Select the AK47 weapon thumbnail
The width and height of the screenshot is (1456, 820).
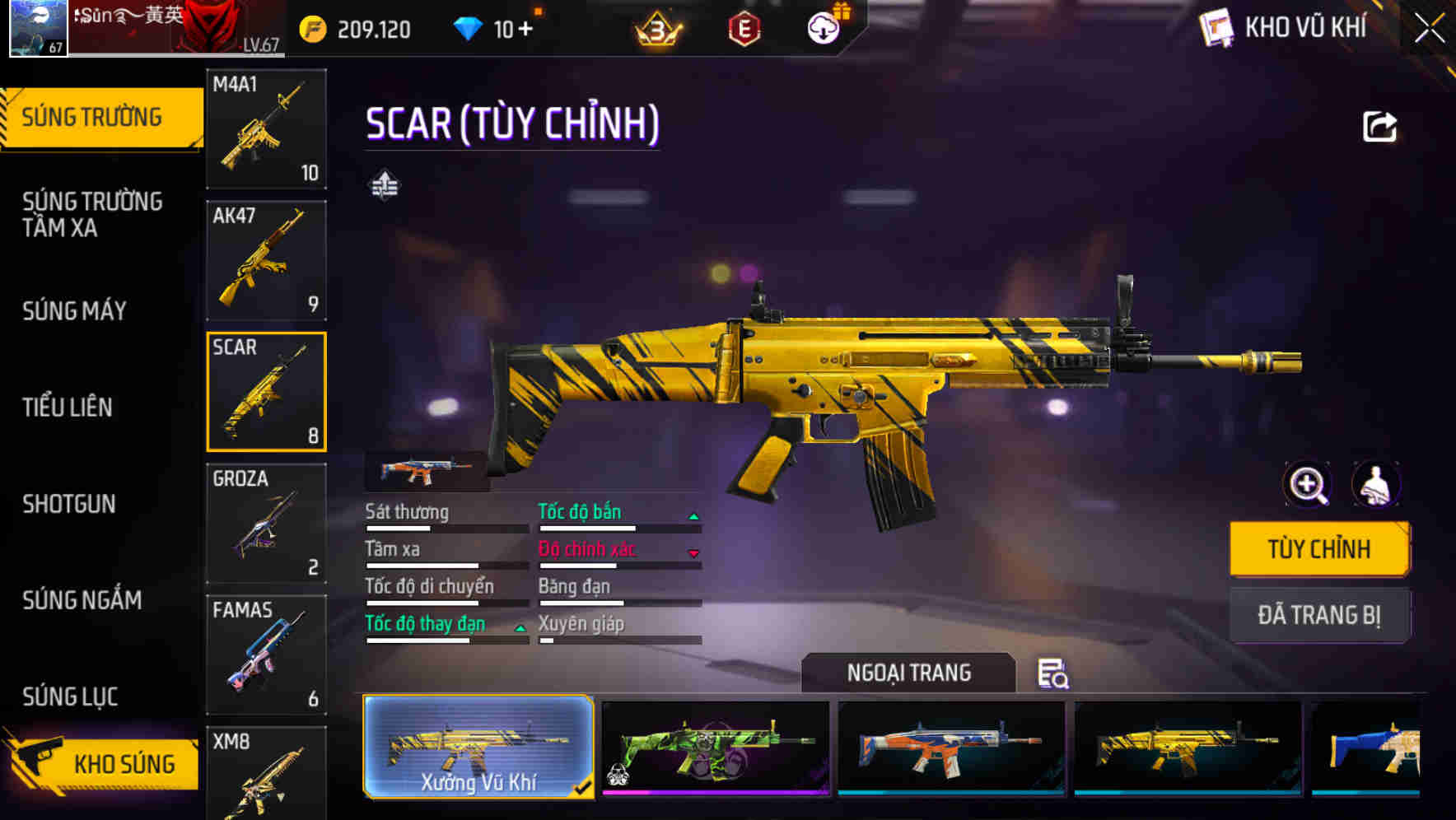(266, 259)
